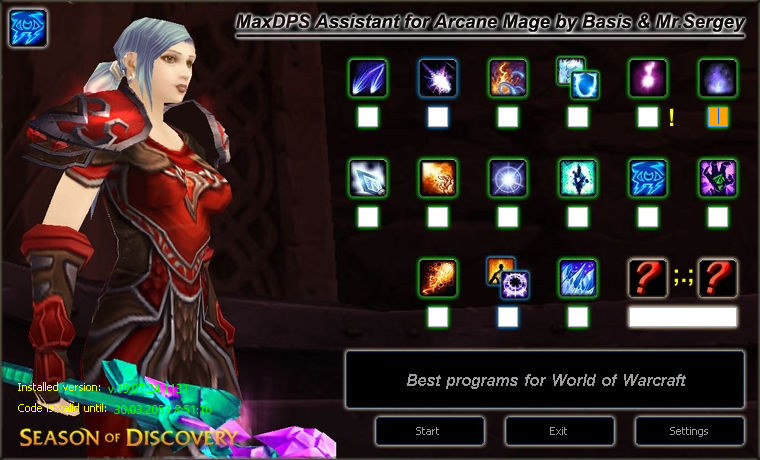760x460 pixels.
Task: Check the box under the ice shards icon
Action: pos(578,317)
